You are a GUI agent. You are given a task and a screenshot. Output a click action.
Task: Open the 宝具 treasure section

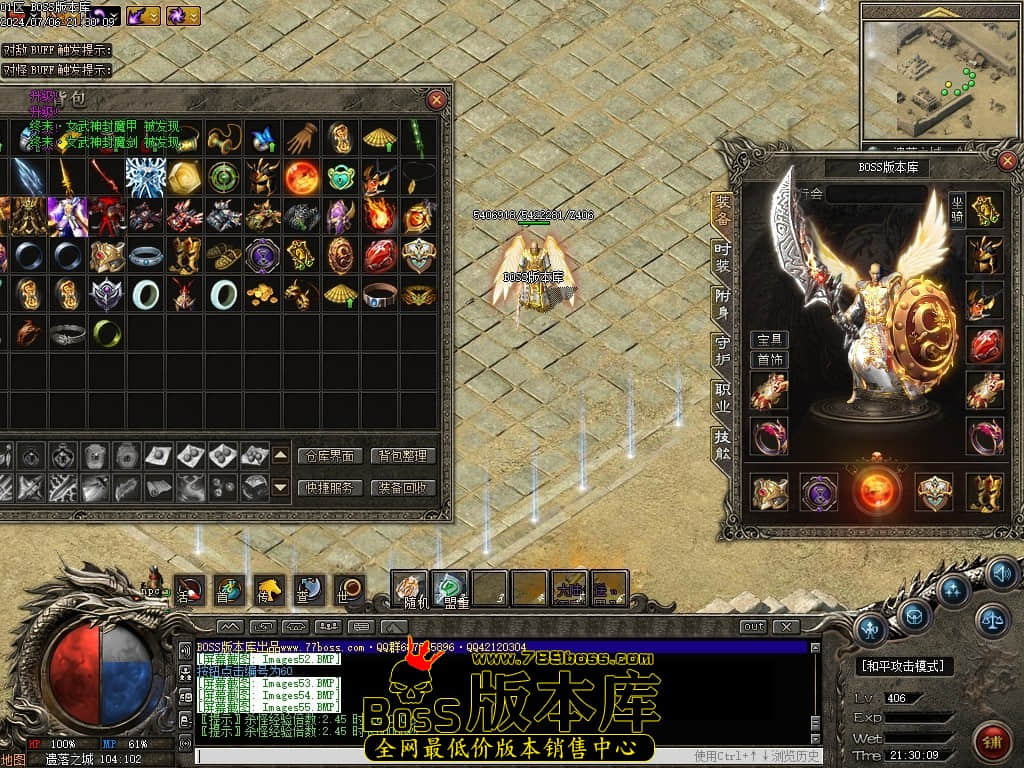click(x=769, y=340)
